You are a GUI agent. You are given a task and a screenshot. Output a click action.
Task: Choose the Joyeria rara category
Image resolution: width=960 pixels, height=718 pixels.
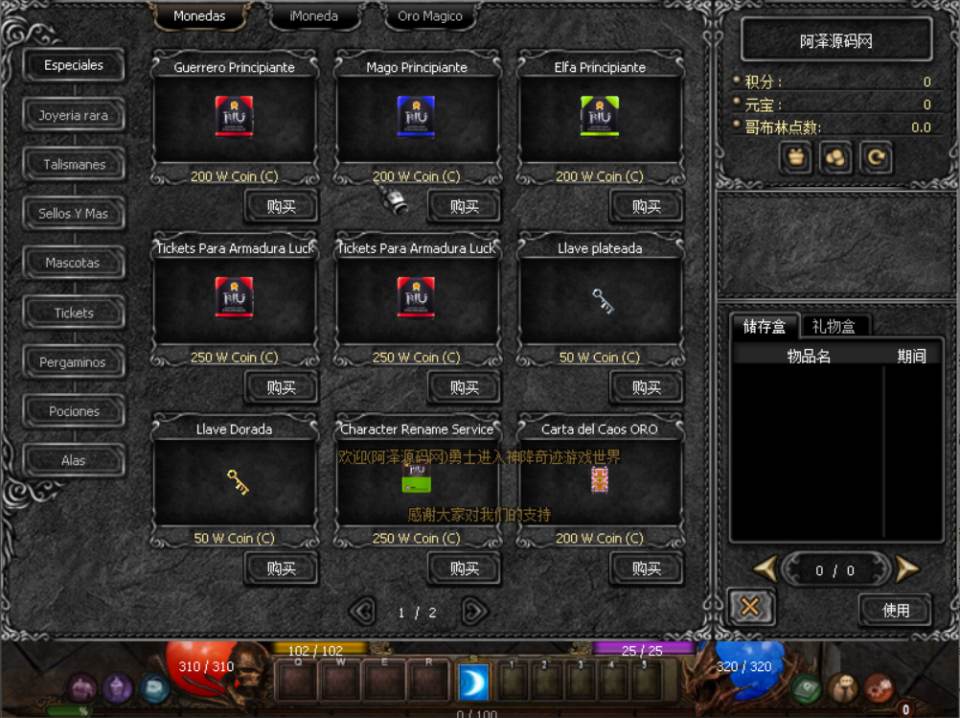click(x=73, y=115)
